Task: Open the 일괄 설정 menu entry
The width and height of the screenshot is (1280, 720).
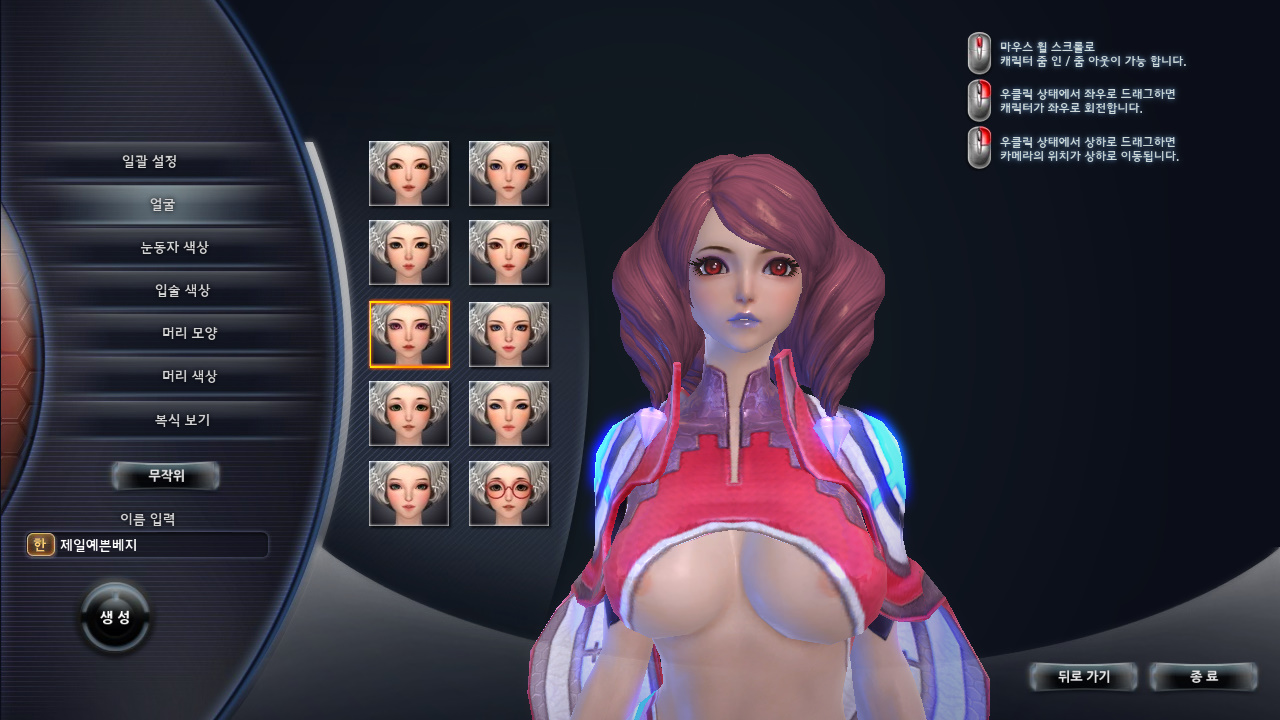Action: pos(150,161)
